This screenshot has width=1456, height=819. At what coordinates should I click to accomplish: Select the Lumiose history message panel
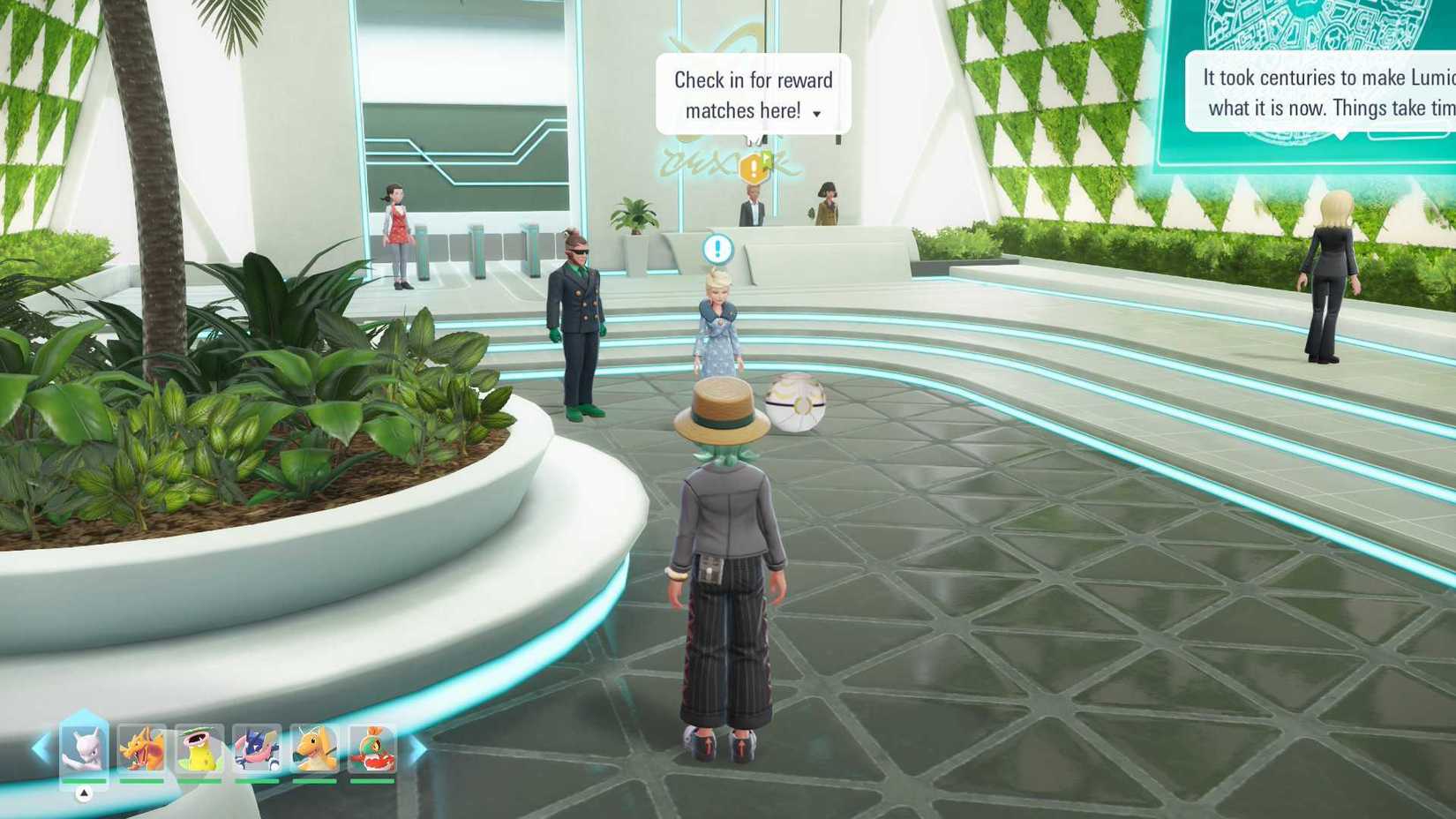1324,93
